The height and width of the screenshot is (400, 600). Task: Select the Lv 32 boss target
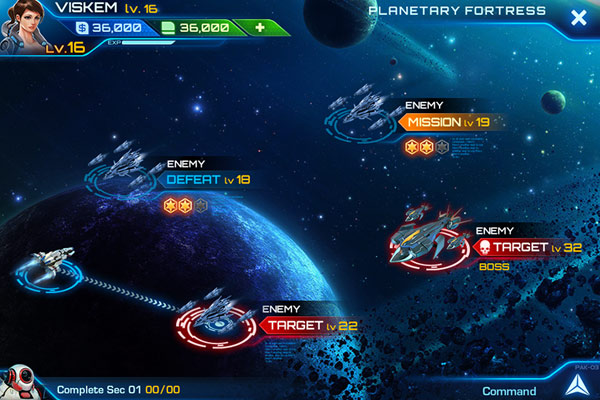click(x=521, y=246)
